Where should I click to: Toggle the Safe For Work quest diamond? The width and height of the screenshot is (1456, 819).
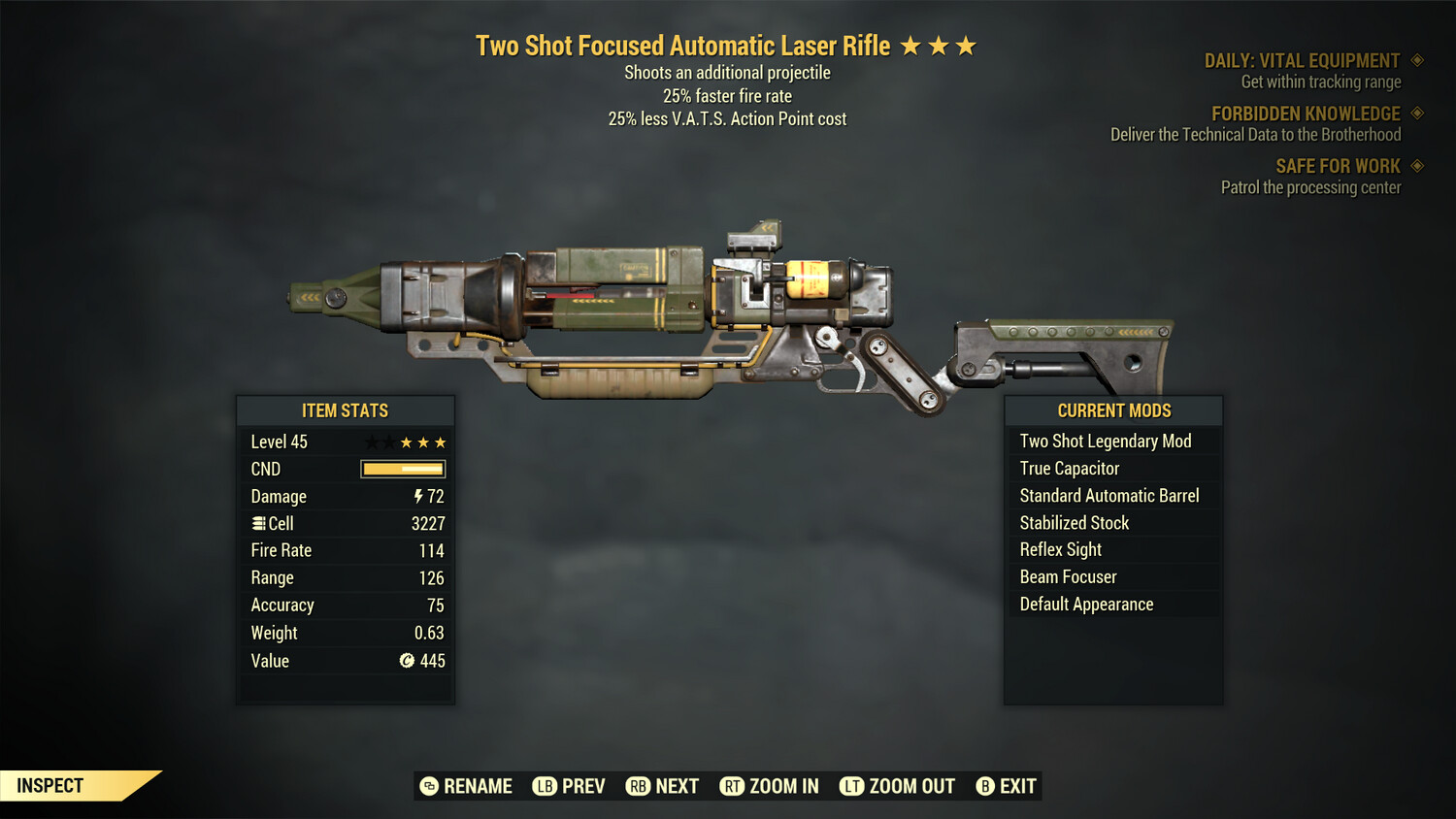tap(1415, 165)
